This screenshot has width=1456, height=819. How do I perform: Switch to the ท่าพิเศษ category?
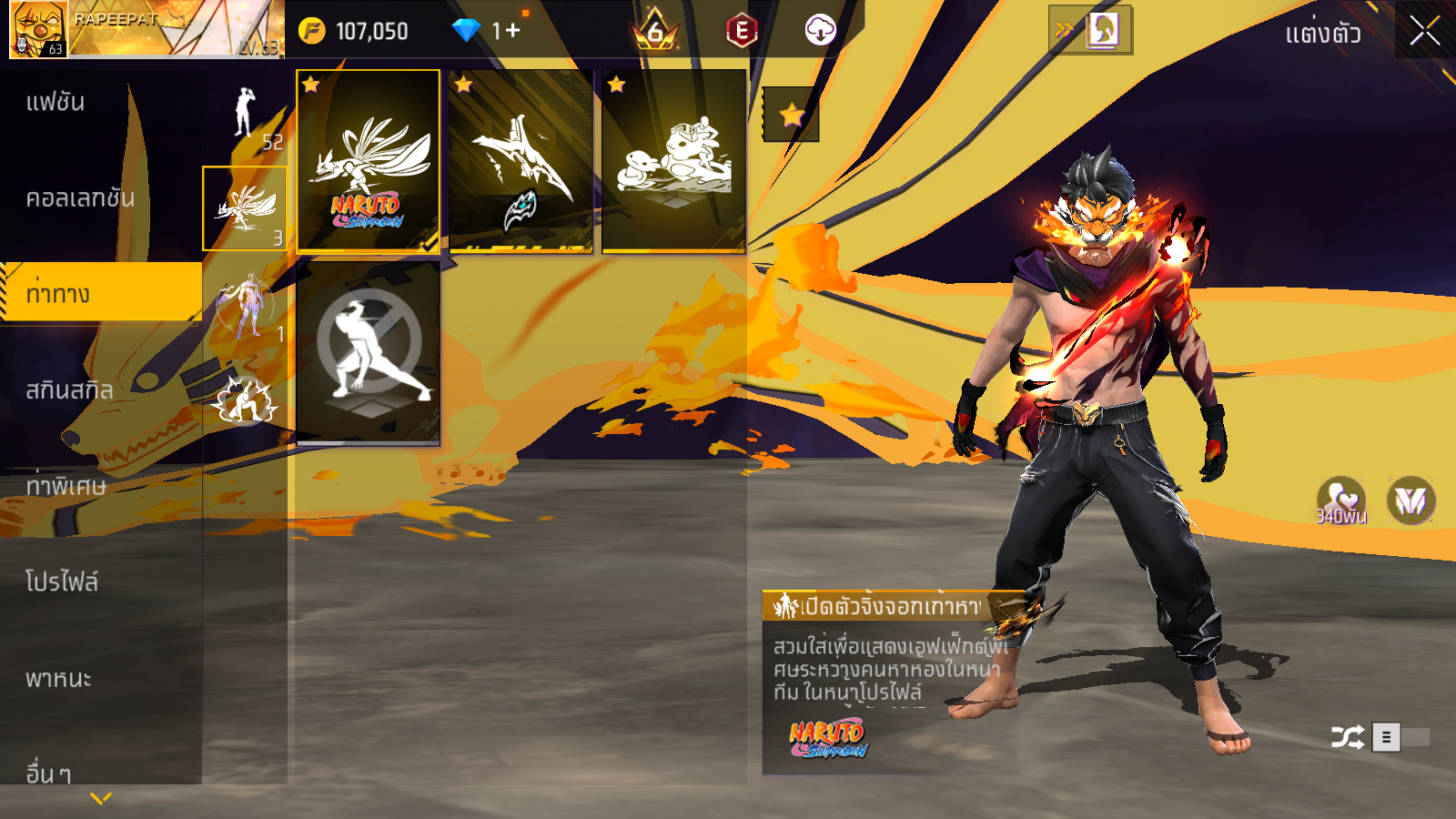click(x=66, y=486)
